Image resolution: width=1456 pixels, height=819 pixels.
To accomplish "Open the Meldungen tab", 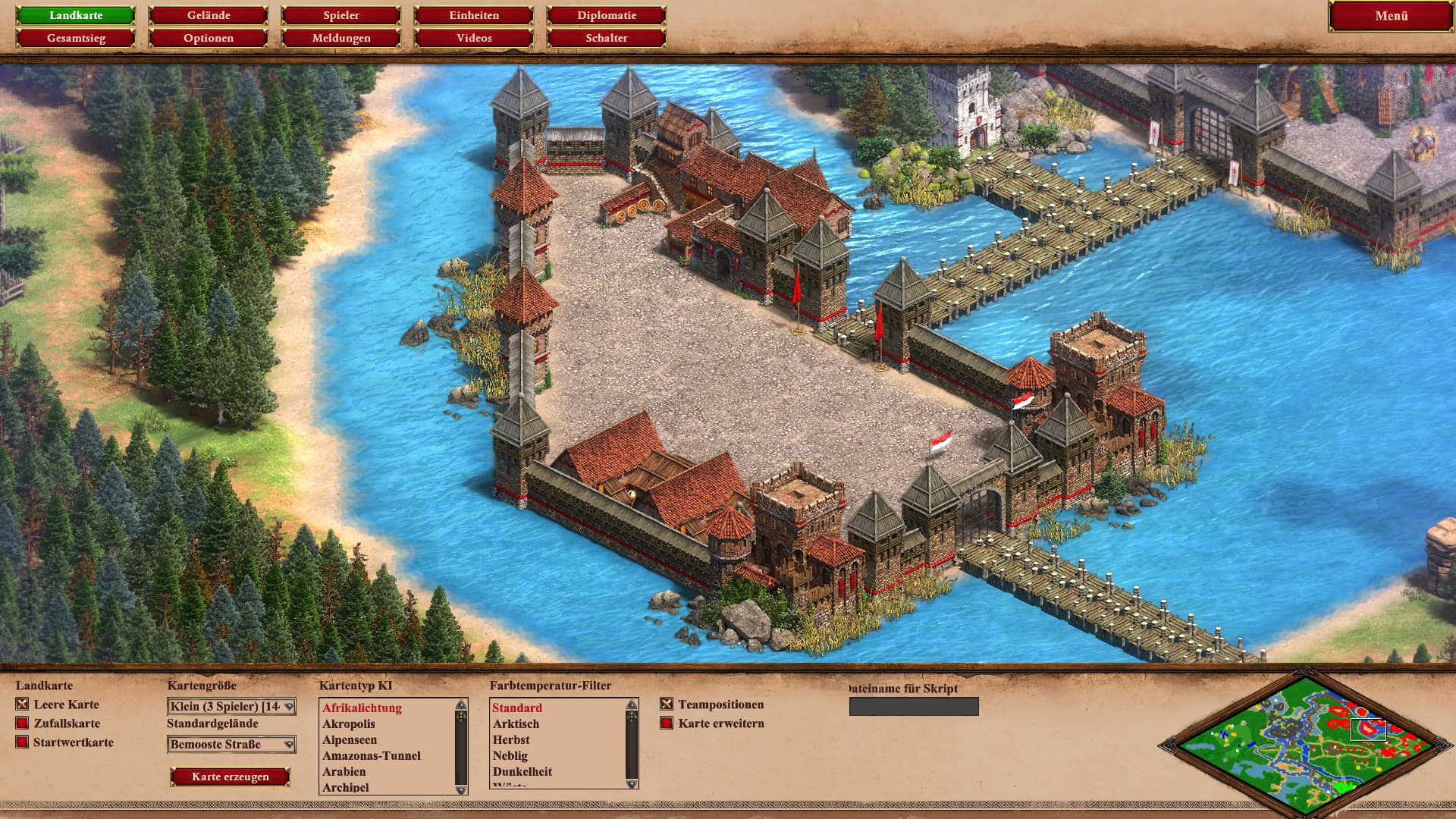I will (341, 38).
